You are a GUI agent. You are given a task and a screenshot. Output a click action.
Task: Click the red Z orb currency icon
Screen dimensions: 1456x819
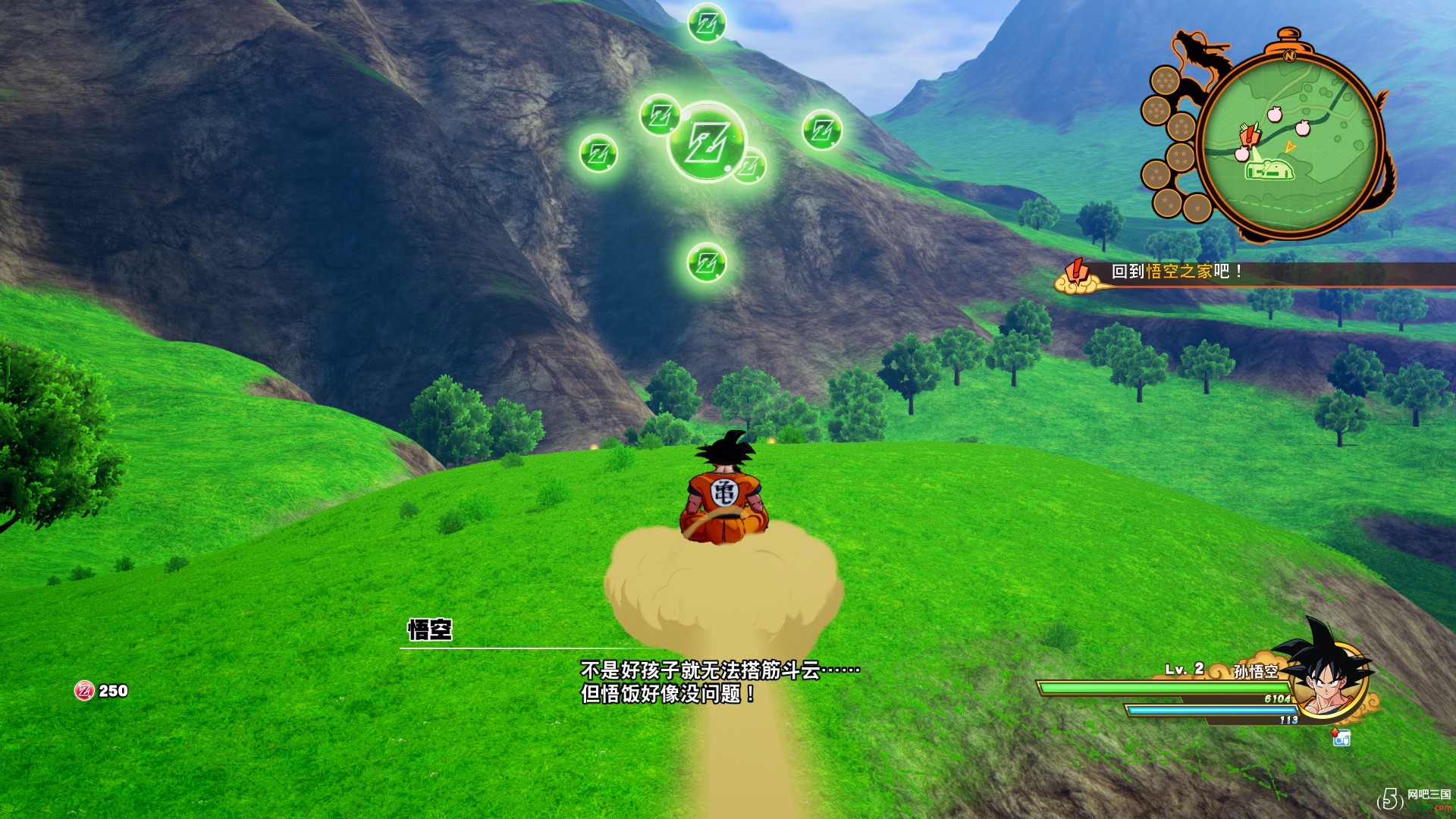pos(83,691)
